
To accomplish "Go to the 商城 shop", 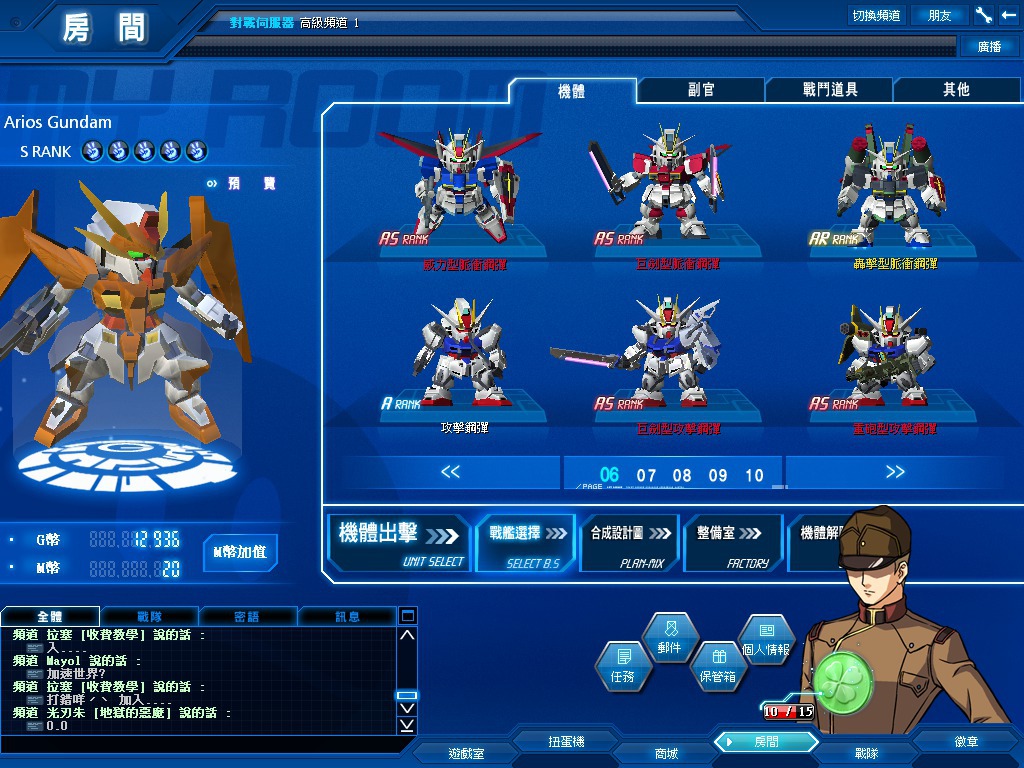I will pos(665,753).
